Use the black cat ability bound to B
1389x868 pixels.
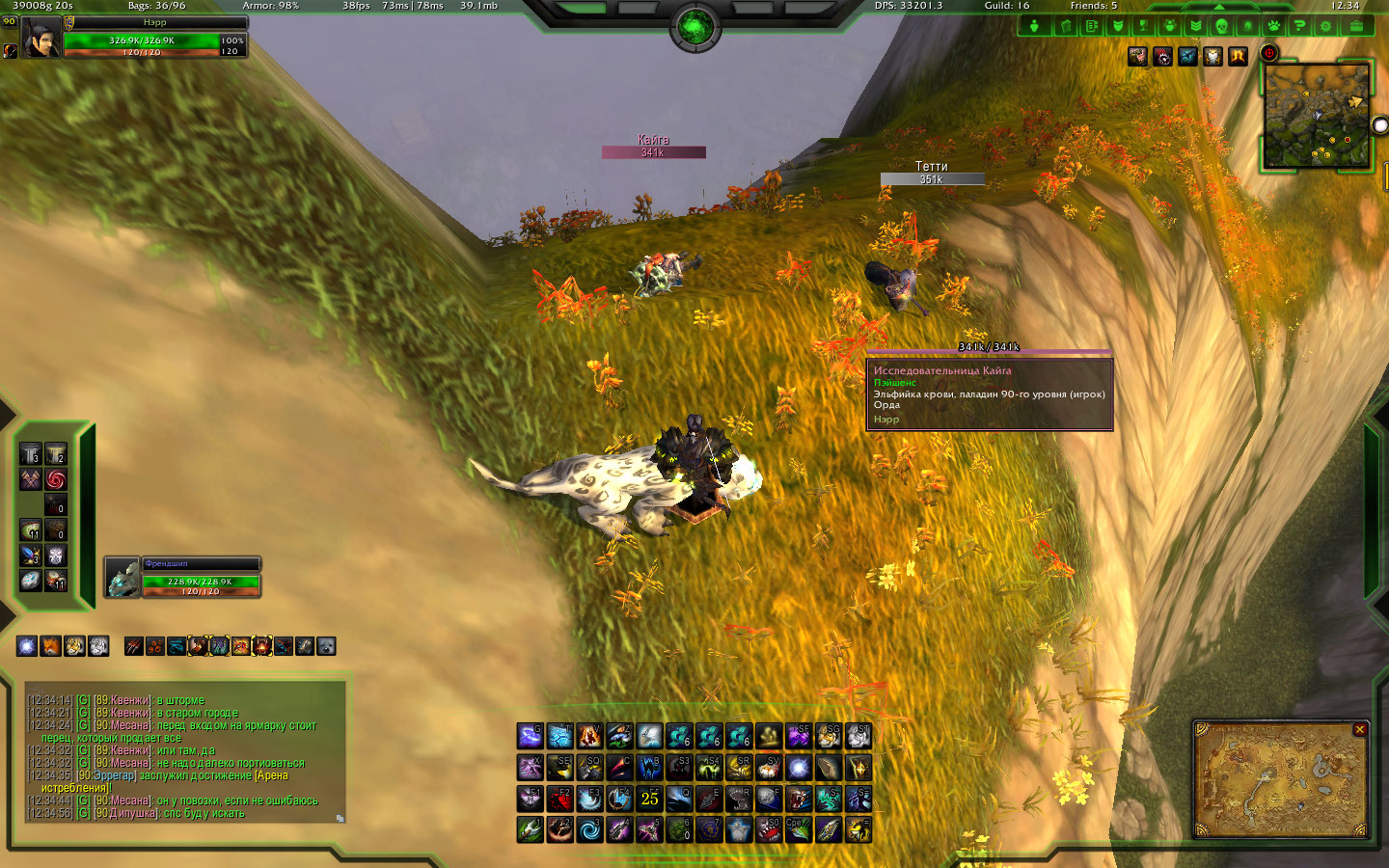tap(649, 768)
